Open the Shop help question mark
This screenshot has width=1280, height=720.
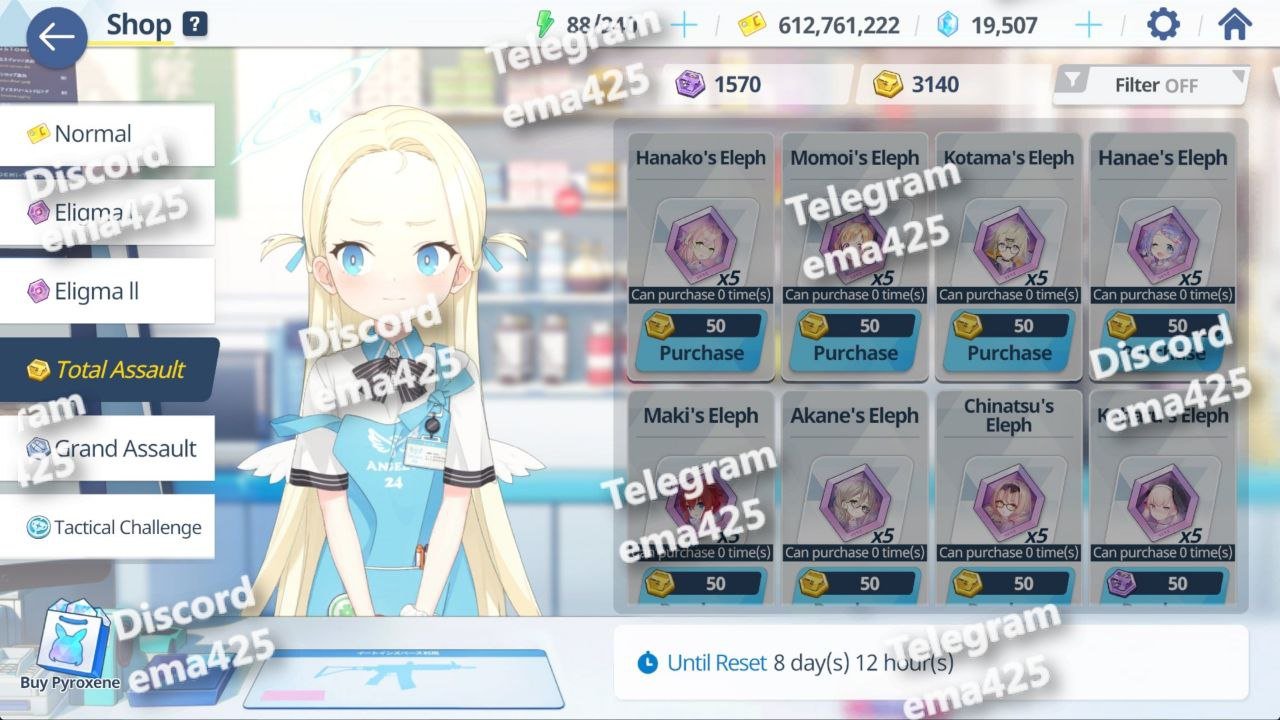point(195,25)
